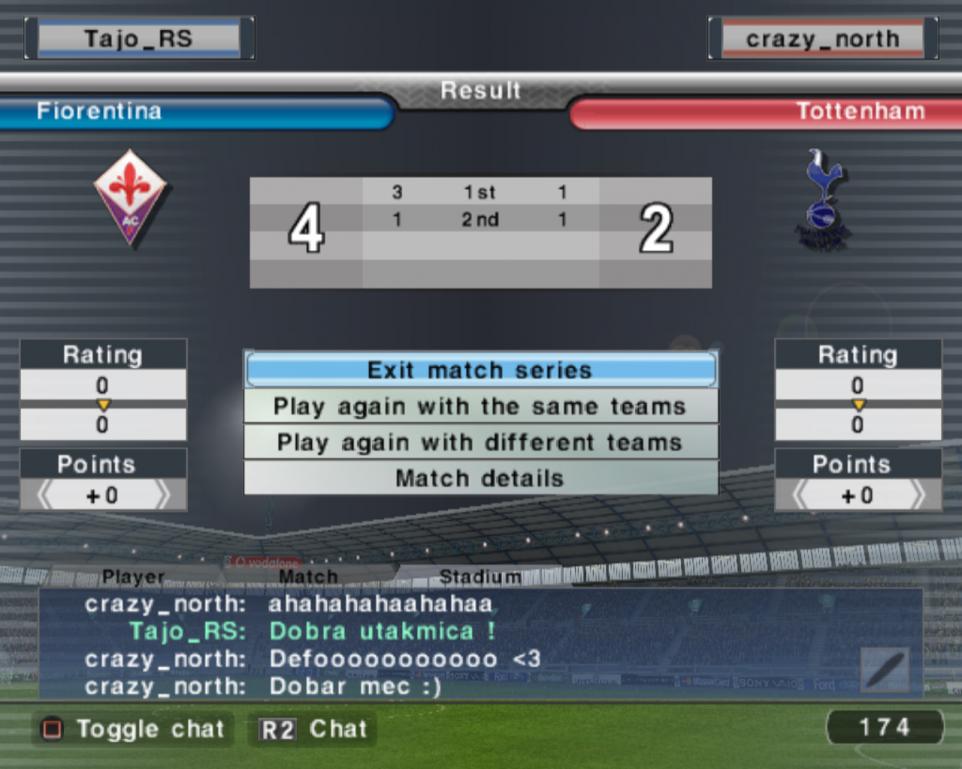
Task: Select the crazy_north player name plate
Action: [822, 40]
